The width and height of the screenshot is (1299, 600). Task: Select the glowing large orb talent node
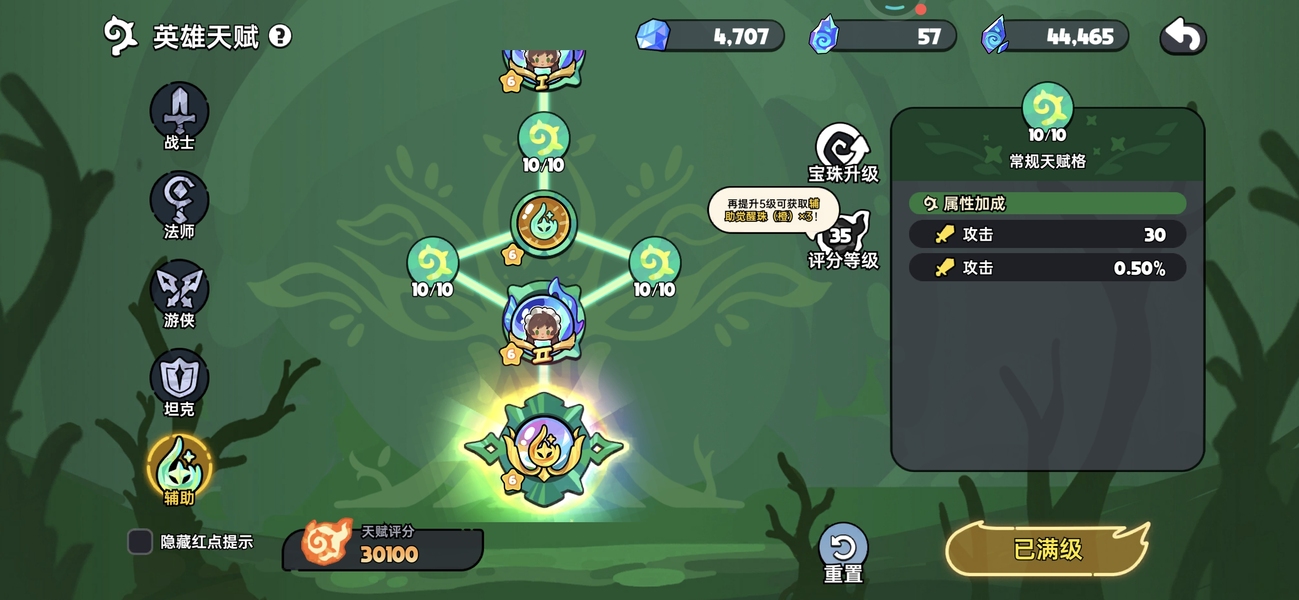[543, 447]
